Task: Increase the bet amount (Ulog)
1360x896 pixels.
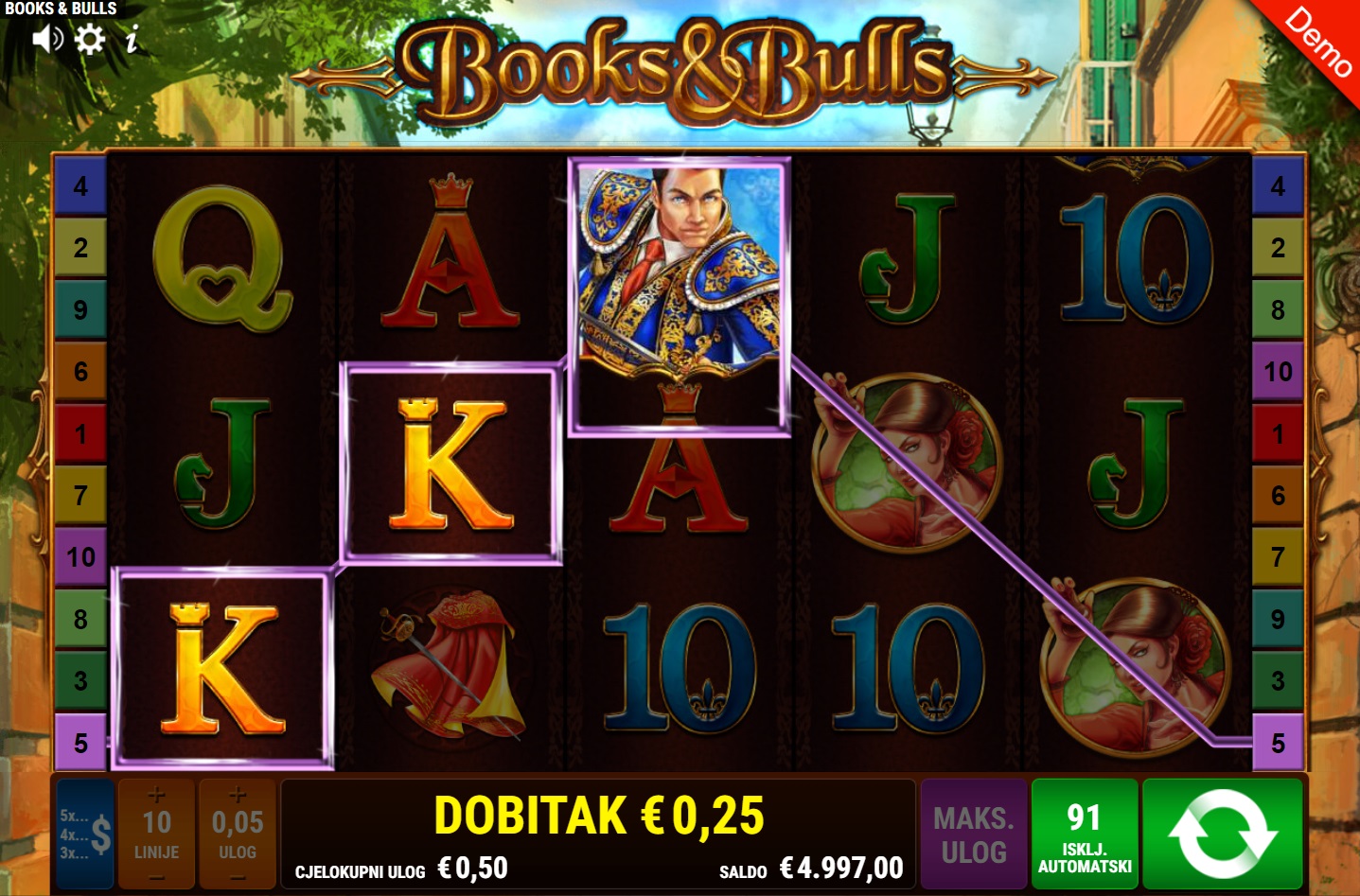Action: pyautogui.click(x=238, y=795)
